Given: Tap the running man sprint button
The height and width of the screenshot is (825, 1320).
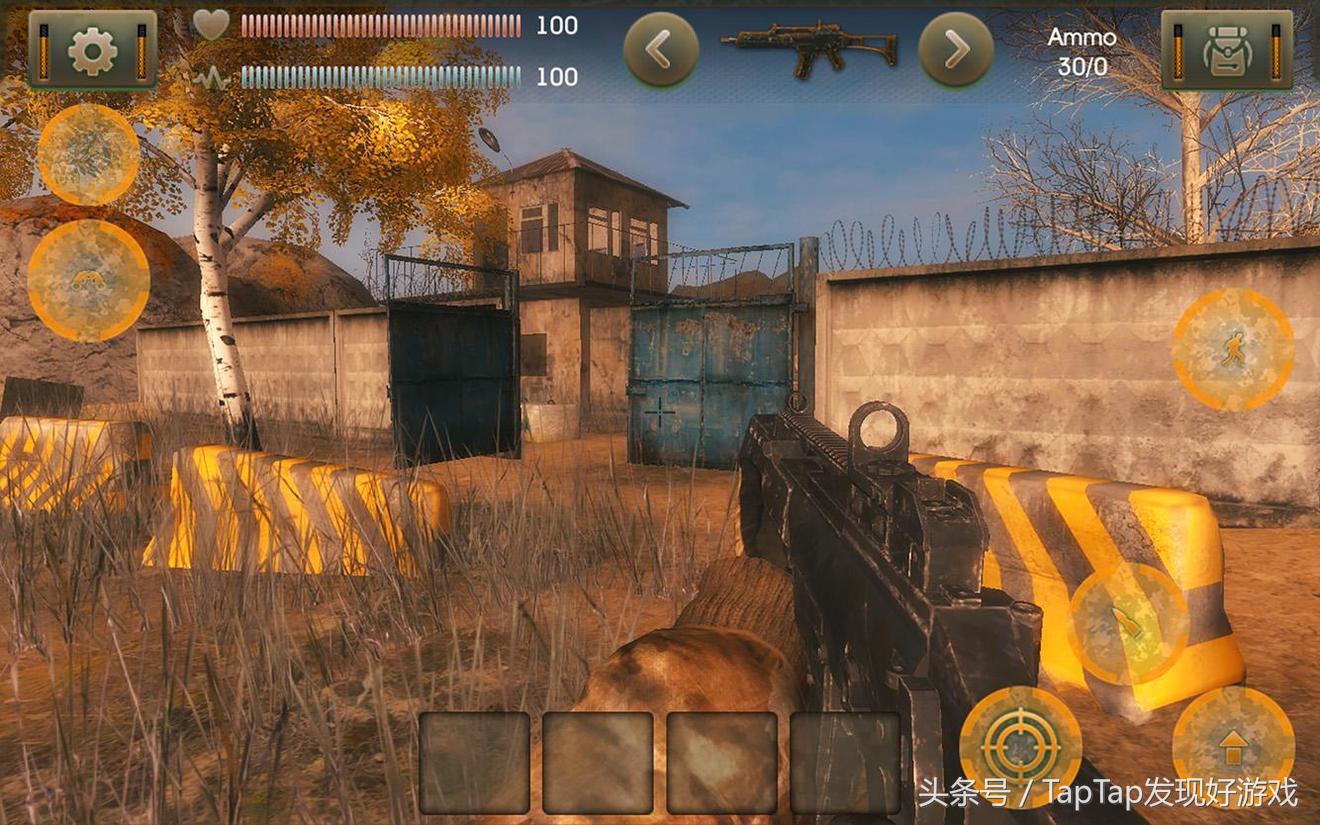Looking at the screenshot, I should [1232, 350].
